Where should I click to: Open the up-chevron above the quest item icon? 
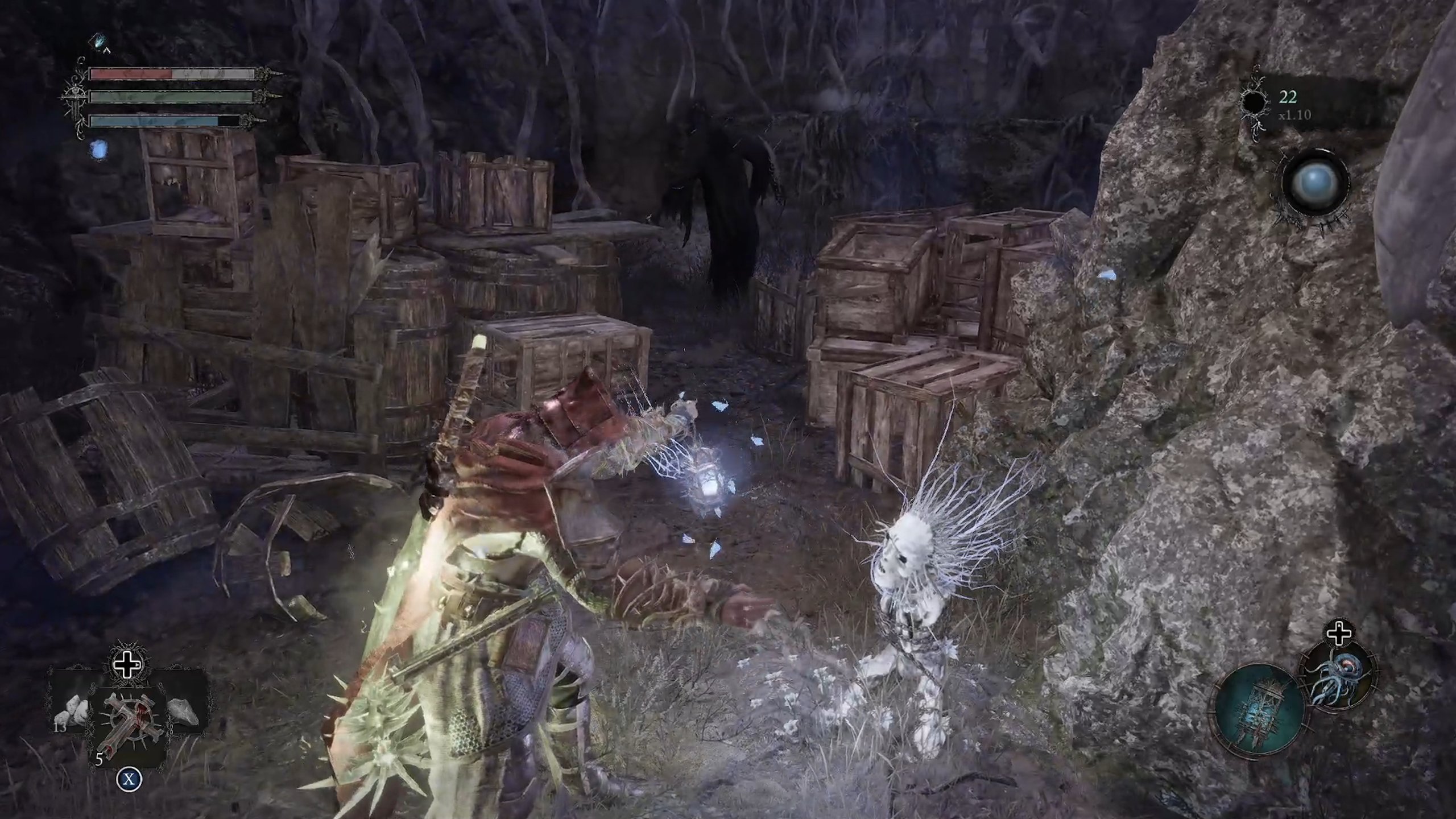click(x=106, y=50)
